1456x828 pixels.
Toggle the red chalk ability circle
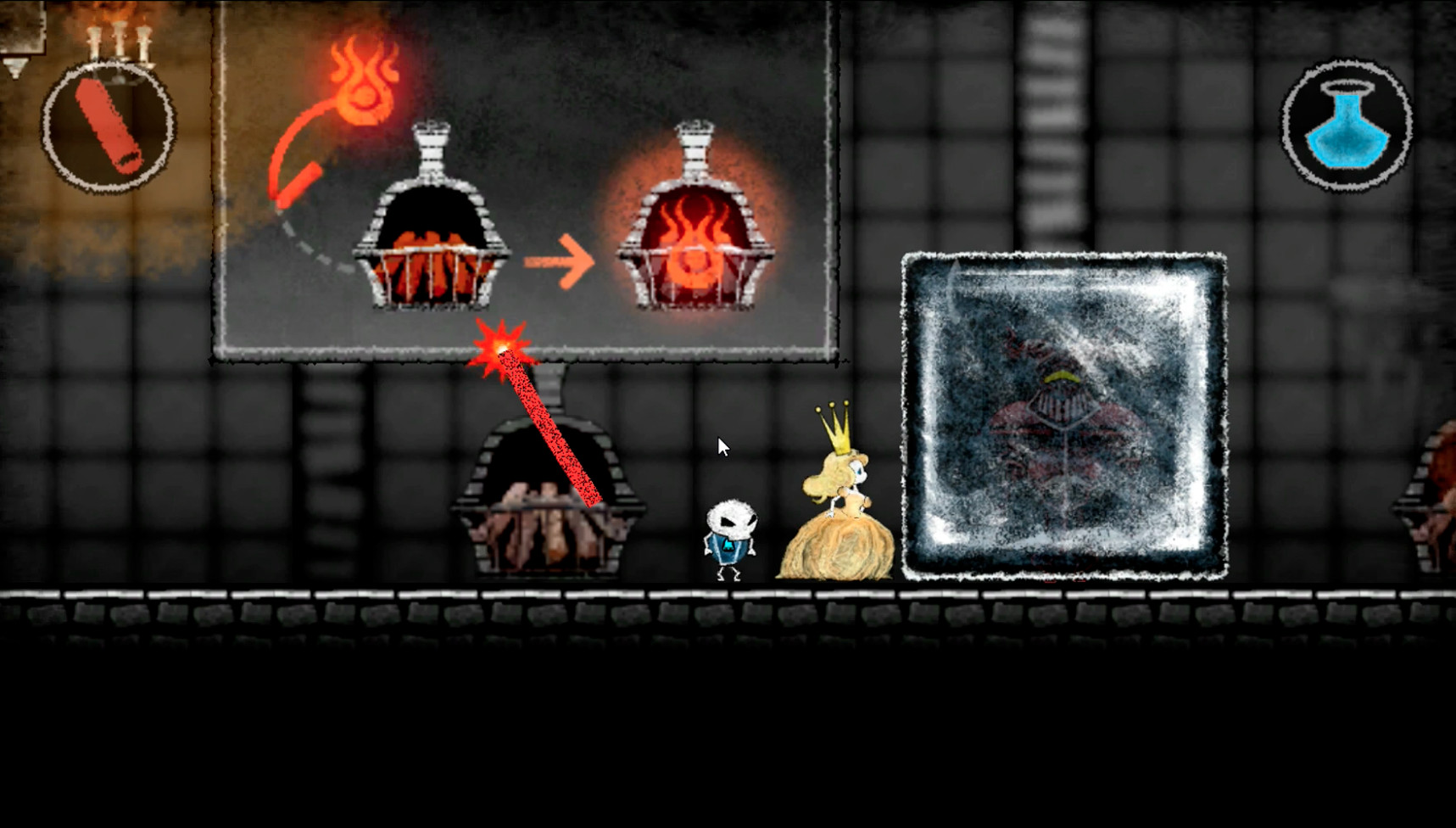pyautogui.click(x=109, y=126)
